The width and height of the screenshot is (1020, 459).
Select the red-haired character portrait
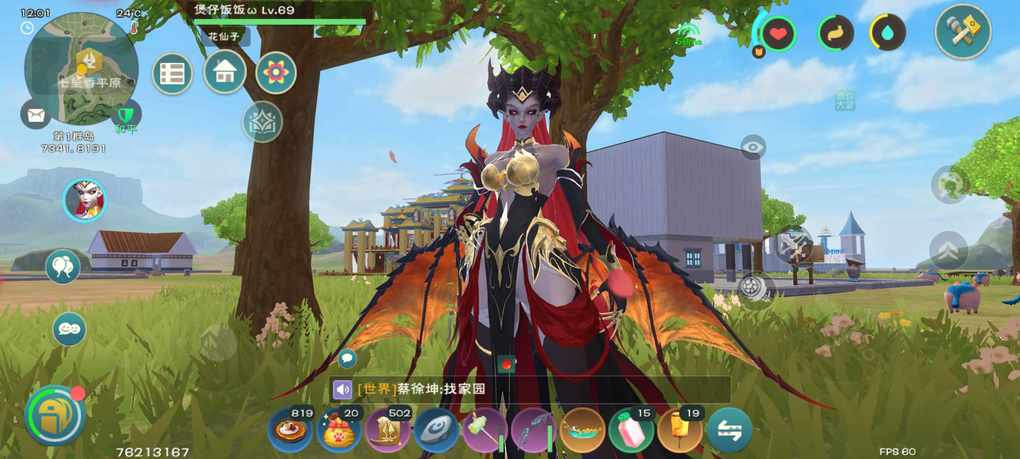[x=84, y=200]
